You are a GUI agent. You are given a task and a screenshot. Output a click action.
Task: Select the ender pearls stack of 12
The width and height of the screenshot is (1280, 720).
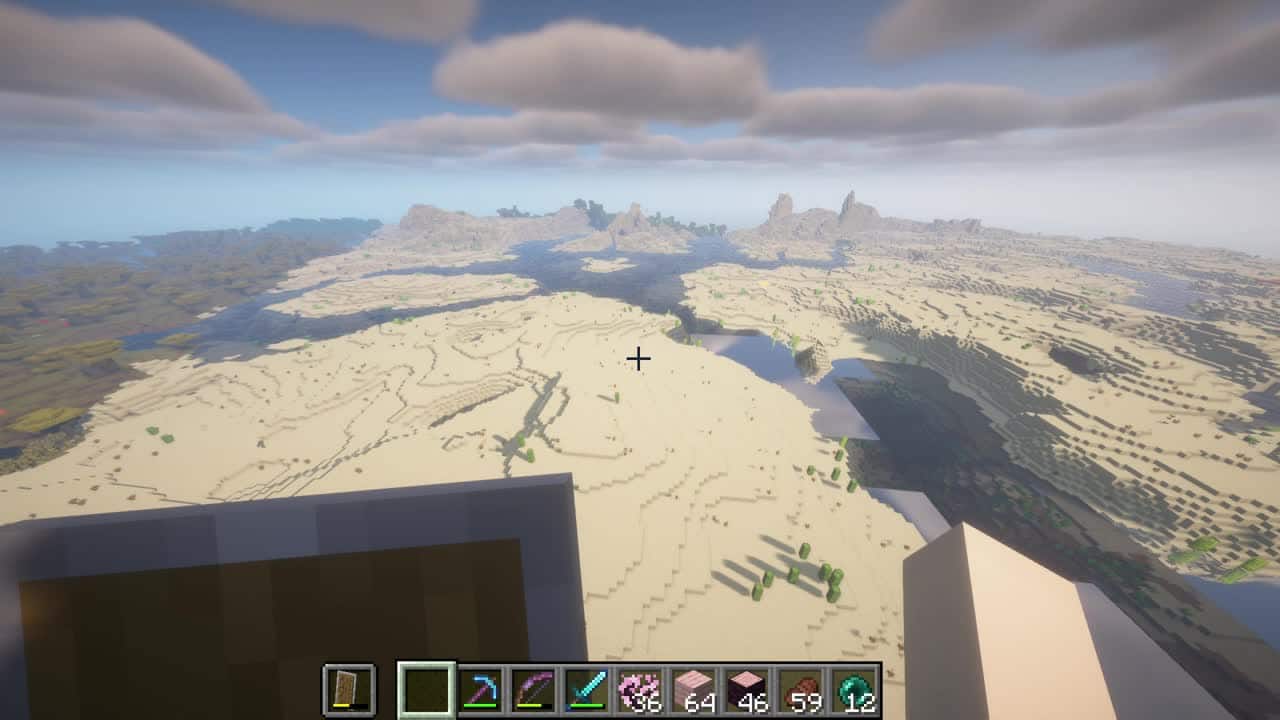[855, 689]
